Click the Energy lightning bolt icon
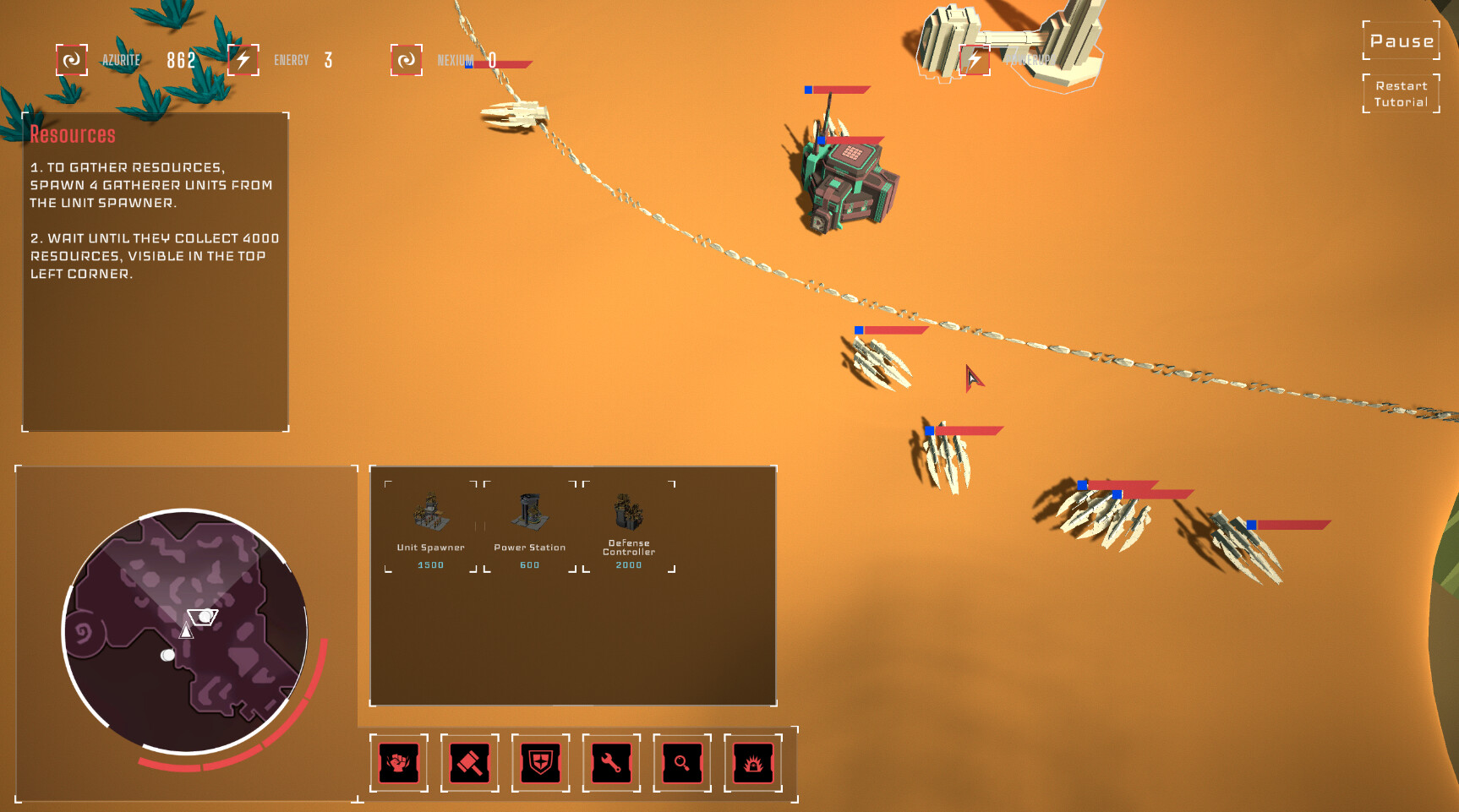Screen dimensions: 1459x812 coord(243,60)
